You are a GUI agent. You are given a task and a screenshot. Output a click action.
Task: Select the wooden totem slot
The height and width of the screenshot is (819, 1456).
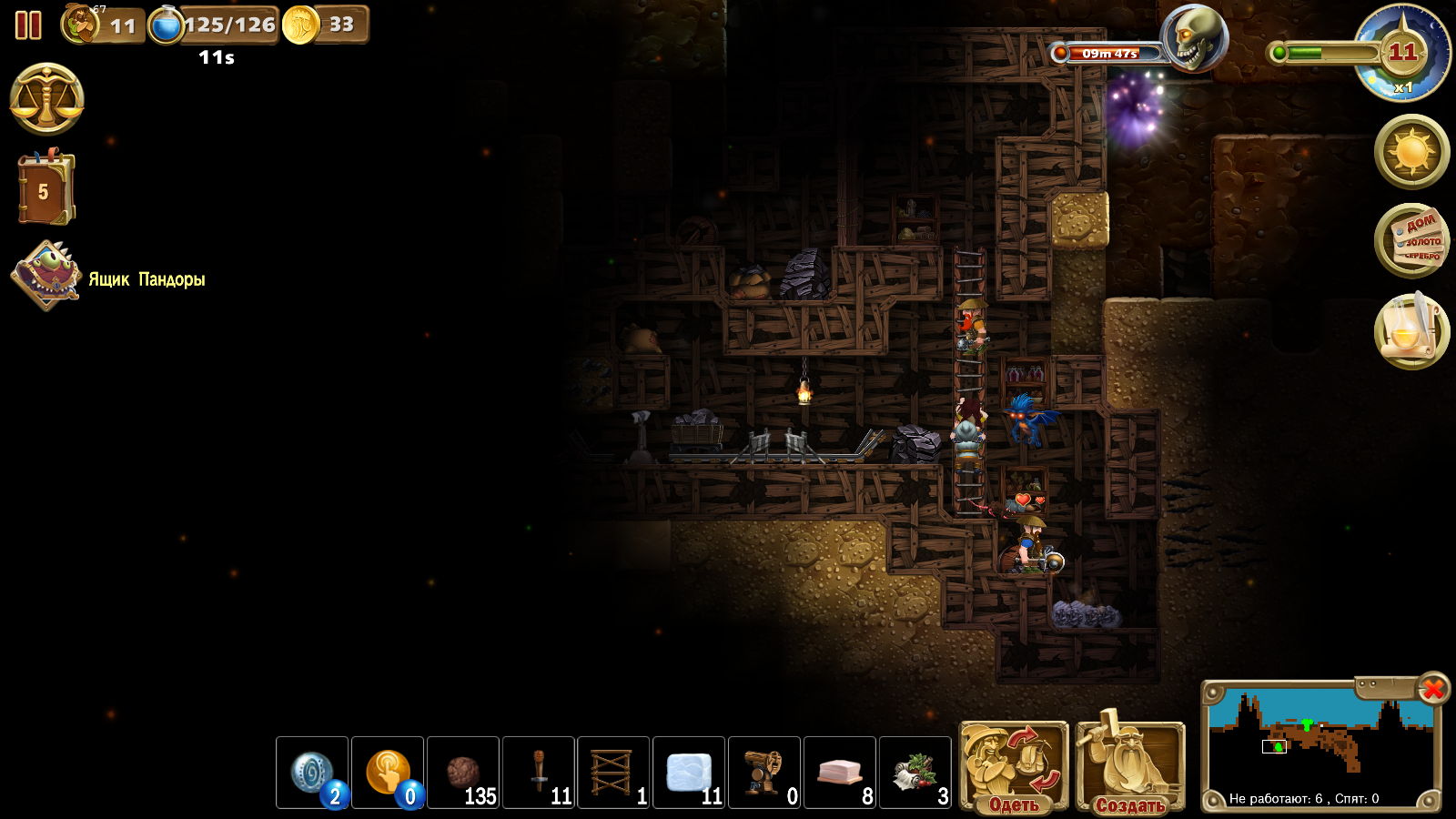(x=765, y=773)
